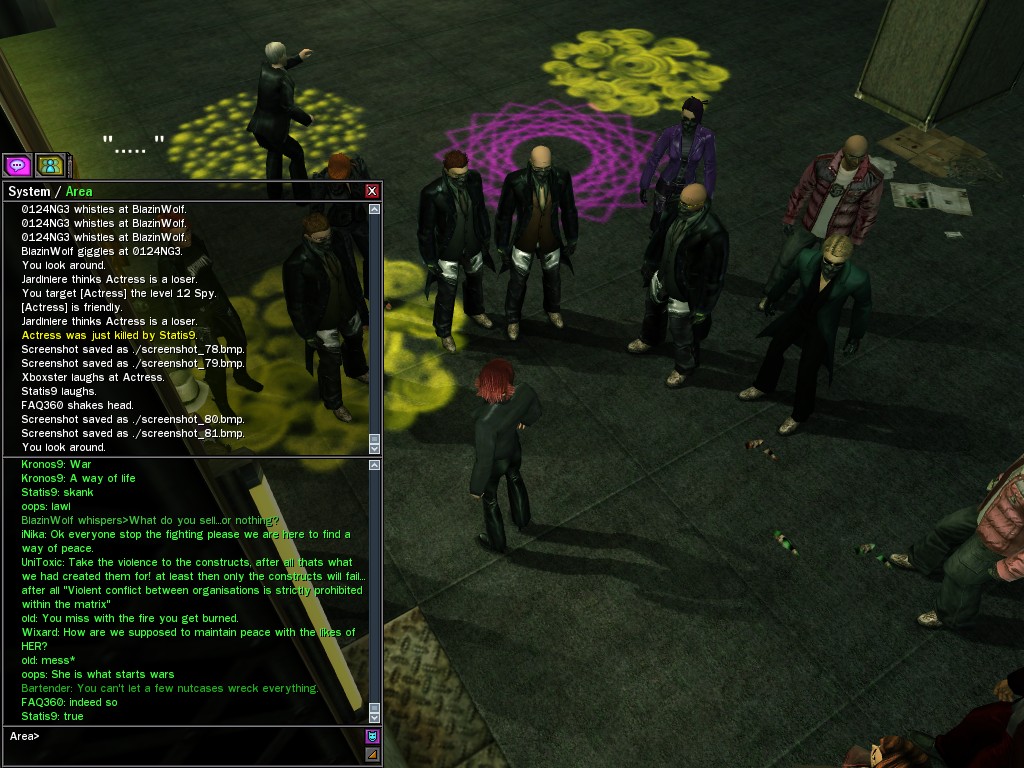Click the pink speech bubble chat icon
This screenshot has height=768, width=1024.
(x=16, y=165)
